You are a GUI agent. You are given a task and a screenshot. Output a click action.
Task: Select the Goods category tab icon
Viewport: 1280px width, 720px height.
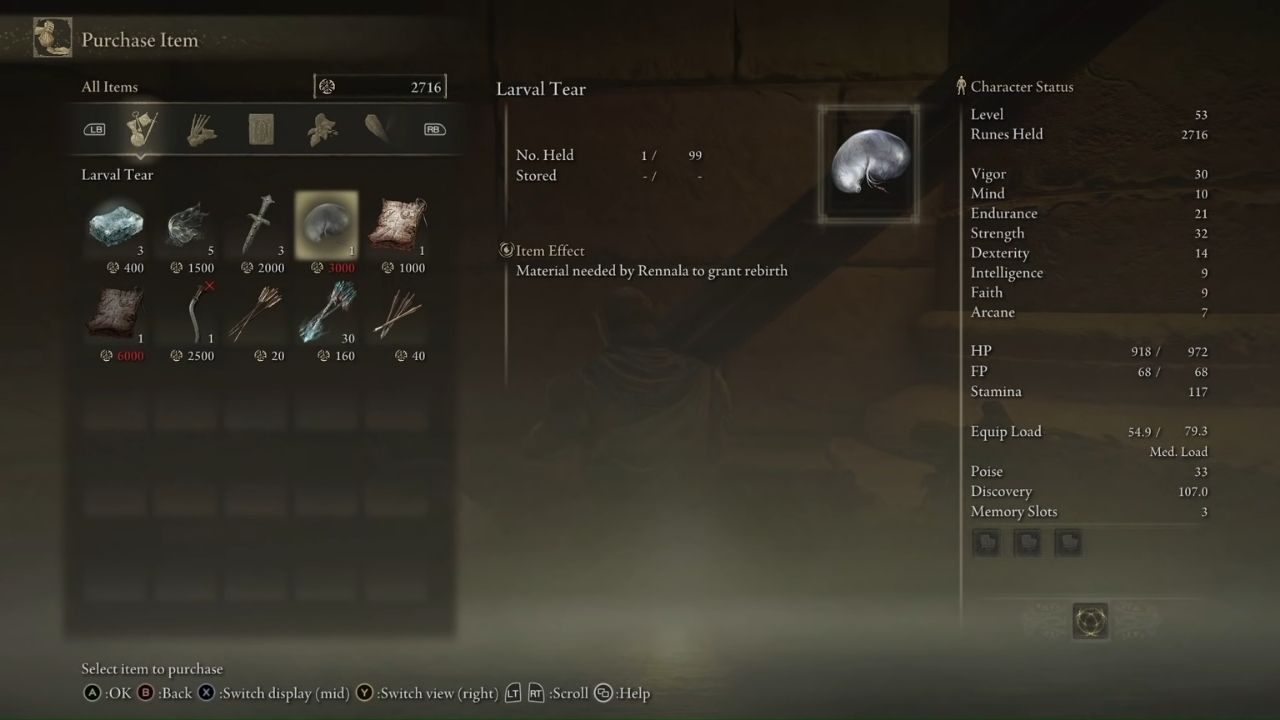[141, 129]
